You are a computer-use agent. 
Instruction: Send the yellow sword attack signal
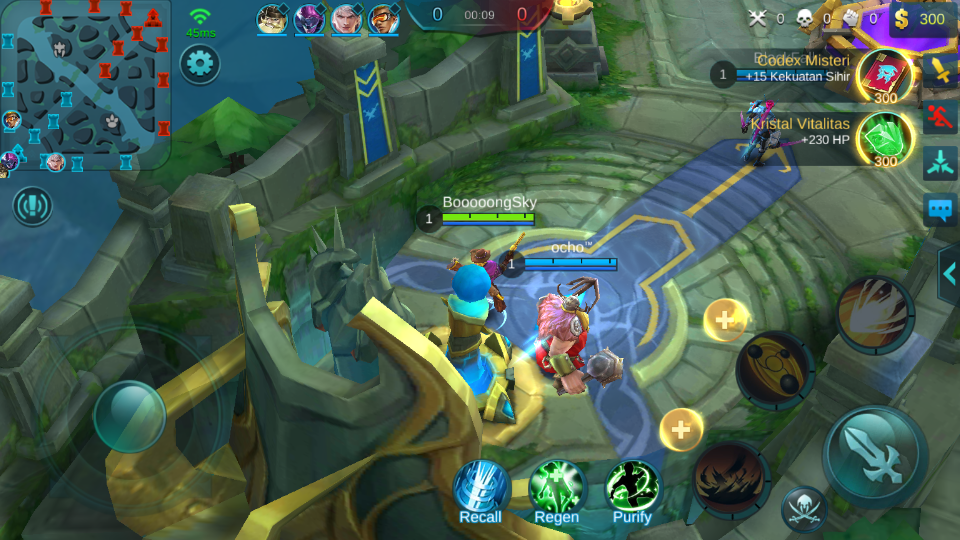tap(940, 70)
